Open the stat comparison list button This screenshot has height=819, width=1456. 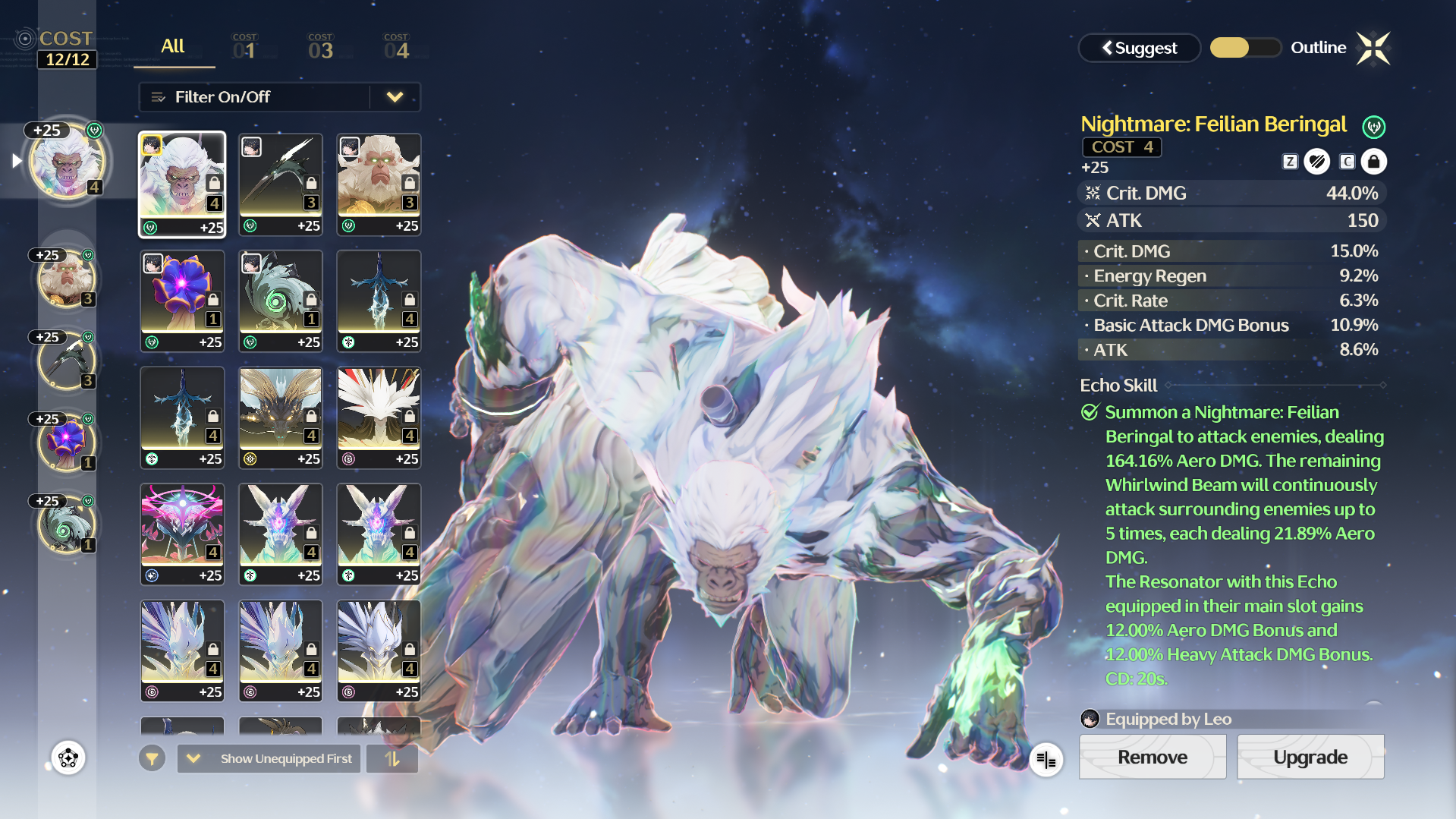[x=1046, y=759]
